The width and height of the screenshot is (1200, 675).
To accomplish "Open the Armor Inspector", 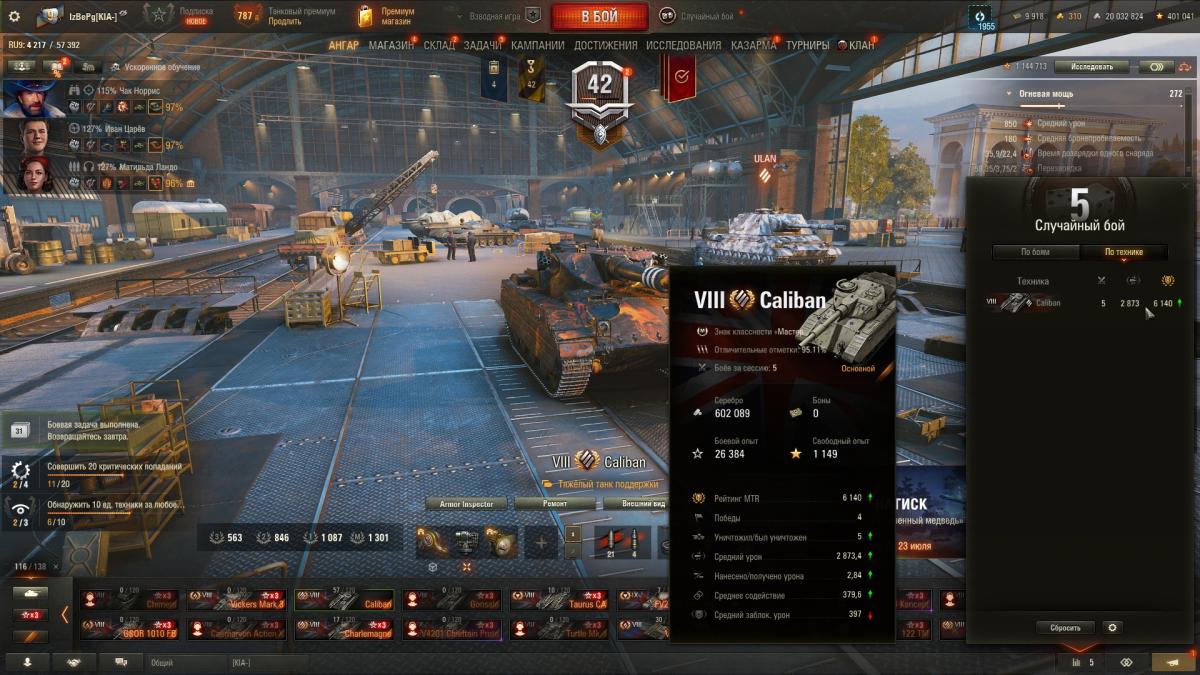I will point(466,504).
